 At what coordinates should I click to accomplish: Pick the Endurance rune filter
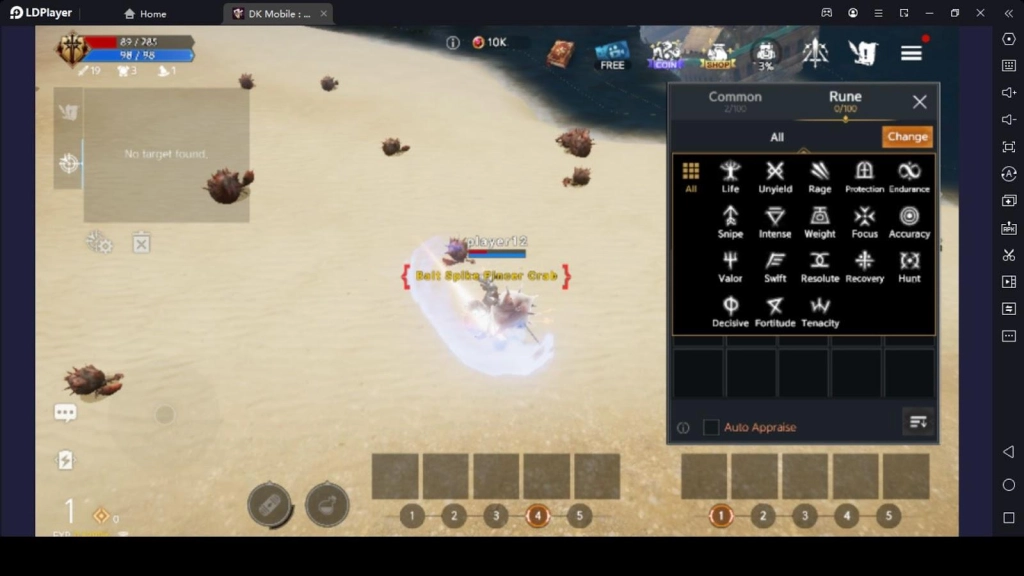[909, 176]
